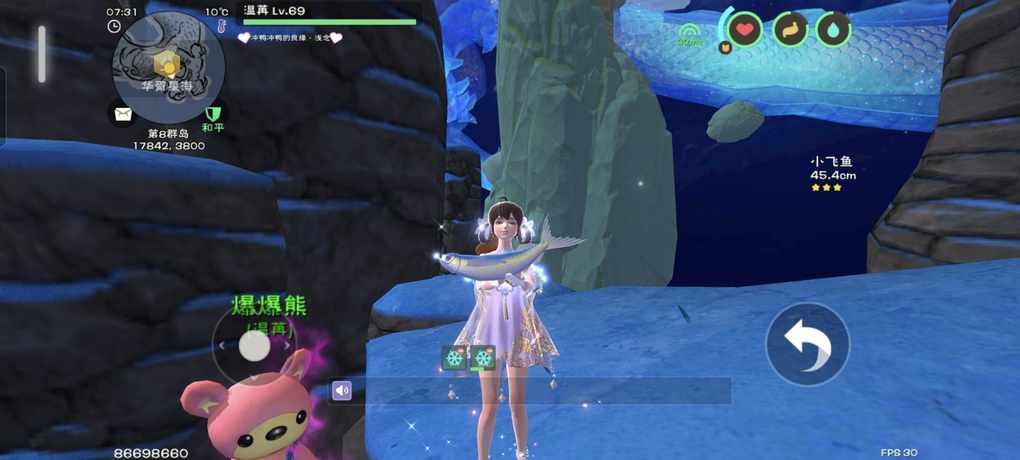
Task: Open the chat message bar
Action: coord(540,391)
